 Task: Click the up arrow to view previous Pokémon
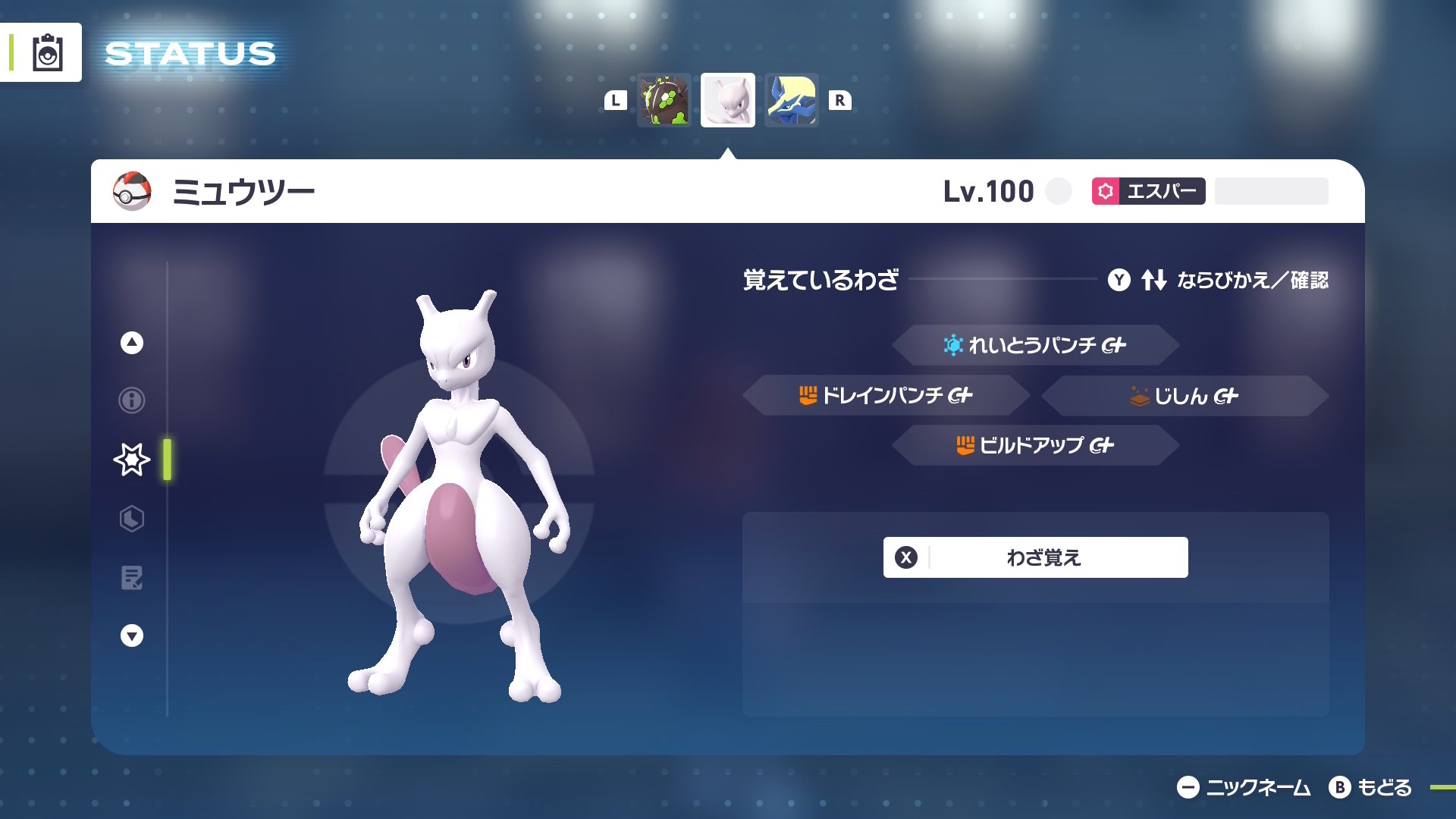(x=130, y=341)
